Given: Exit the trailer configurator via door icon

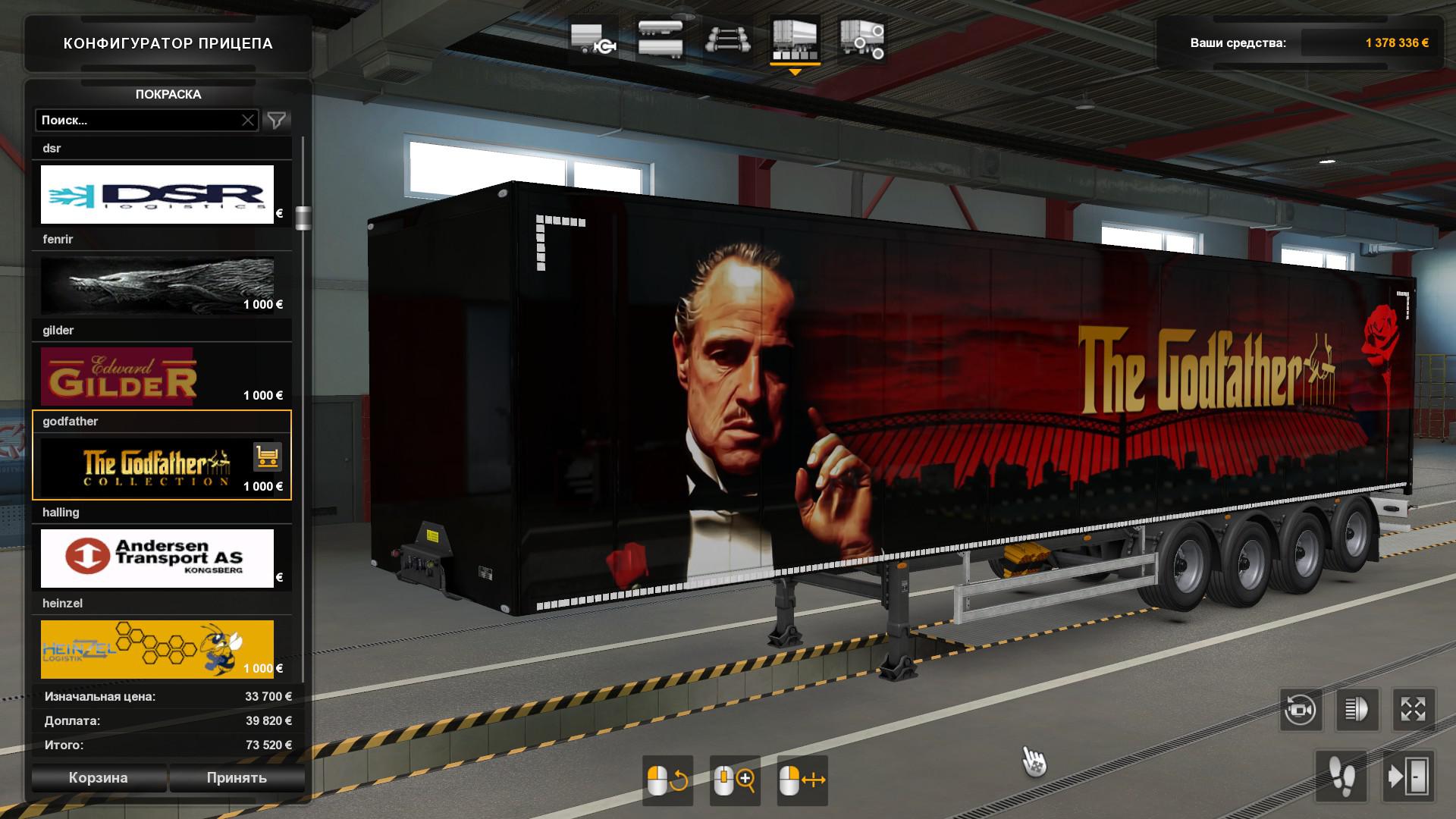Looking at the screenshot, I should [1408, 777].
